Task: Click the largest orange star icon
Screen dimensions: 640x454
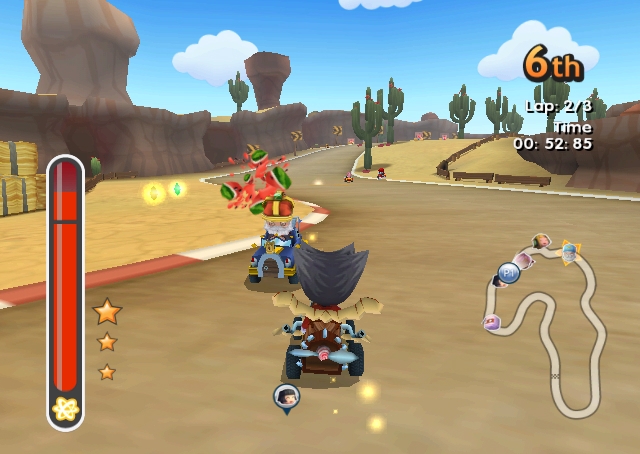Action: tap(107, 312)
